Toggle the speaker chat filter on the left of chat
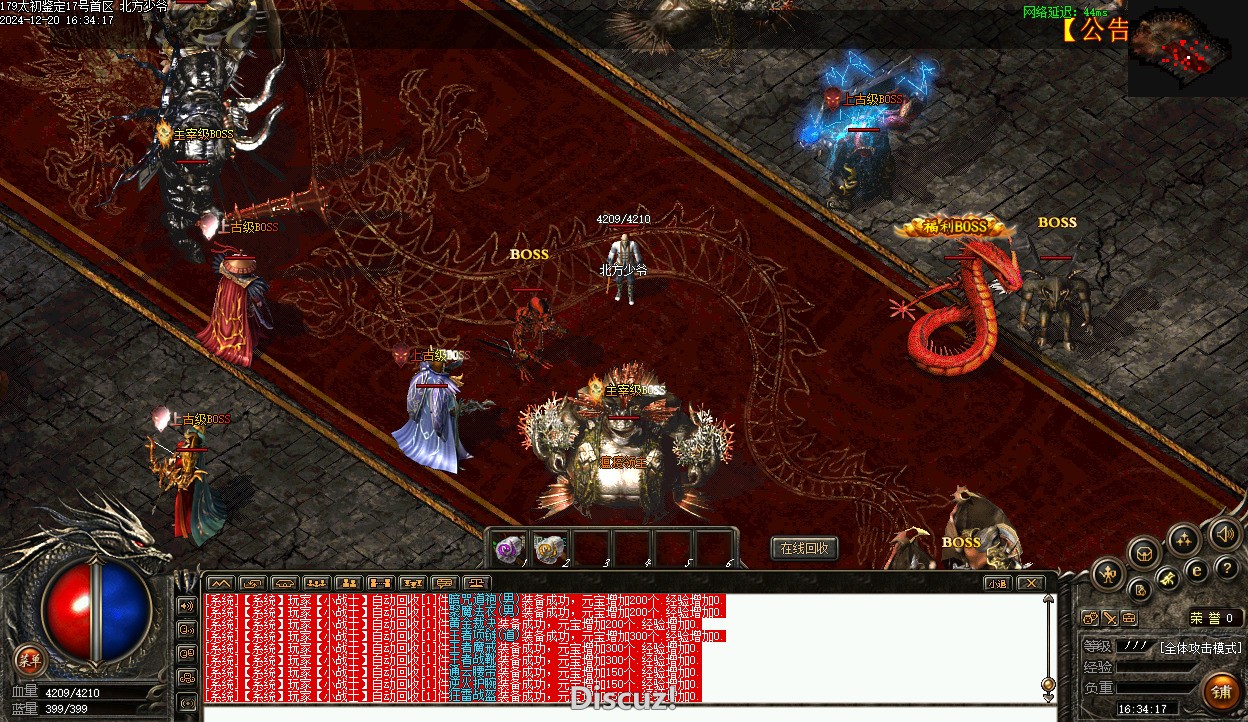The image size is (1248, 722). [x=186, y=605]
